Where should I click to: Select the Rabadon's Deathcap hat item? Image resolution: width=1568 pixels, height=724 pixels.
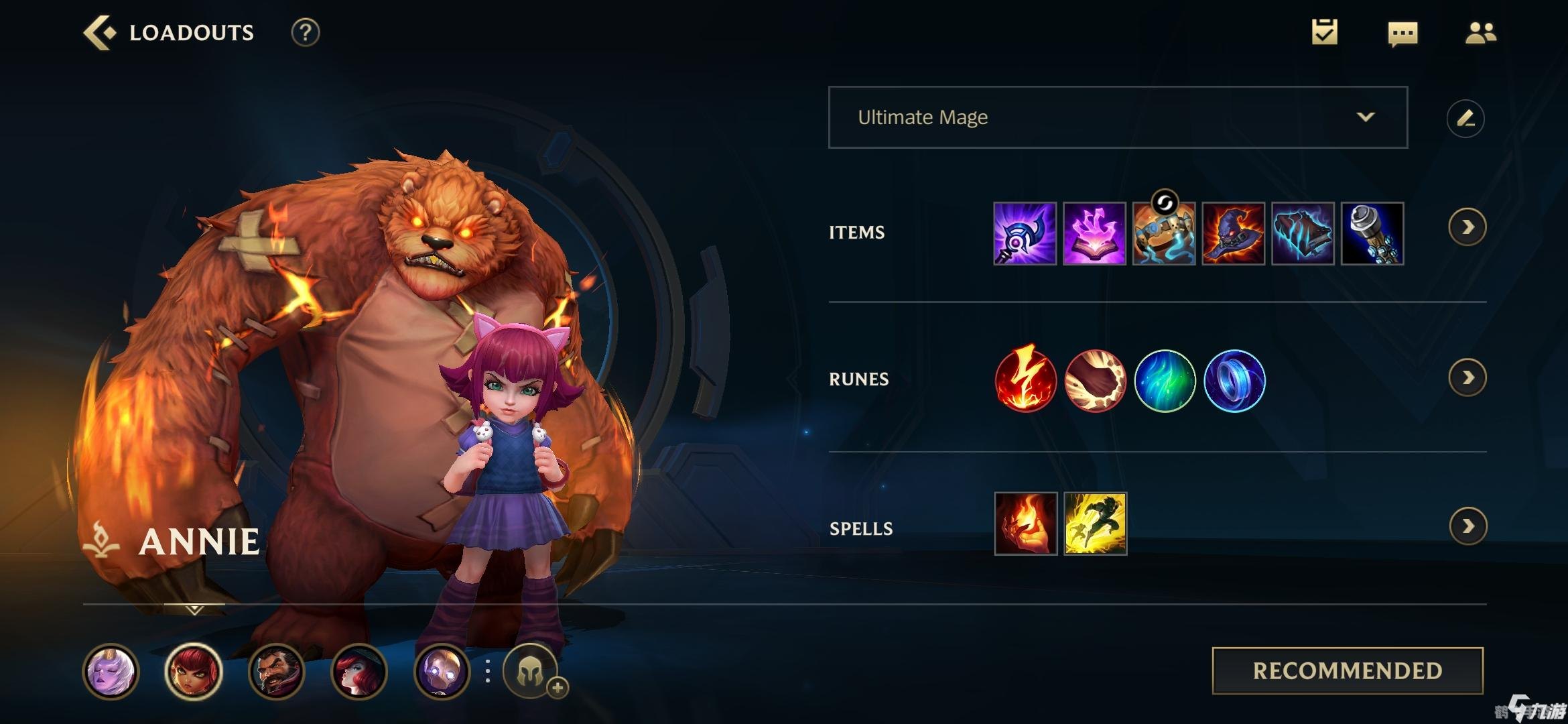coord(1234,233)
